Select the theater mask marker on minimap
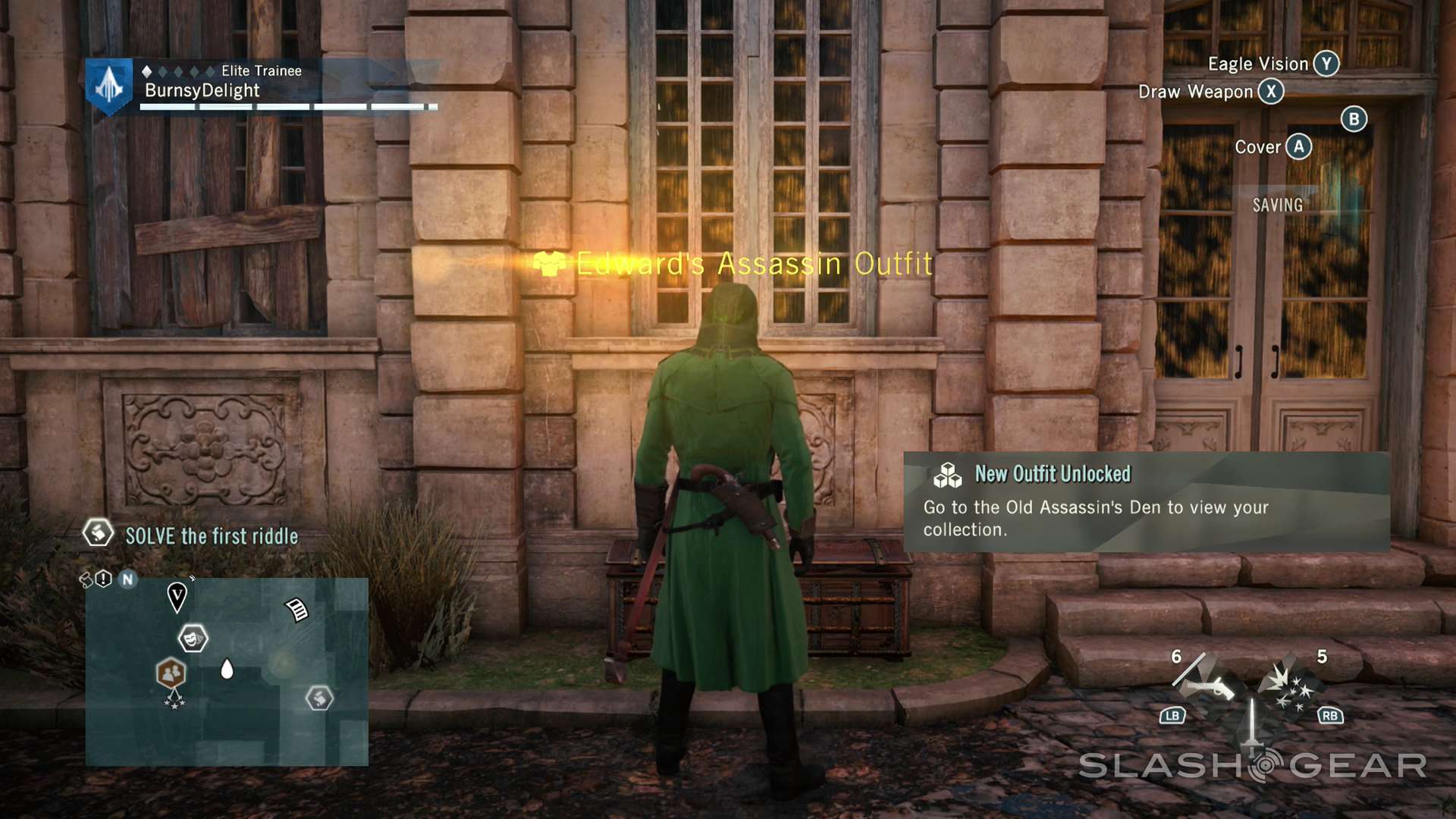The height and width of the screenshot is (819, 1456). click(193, 638)
